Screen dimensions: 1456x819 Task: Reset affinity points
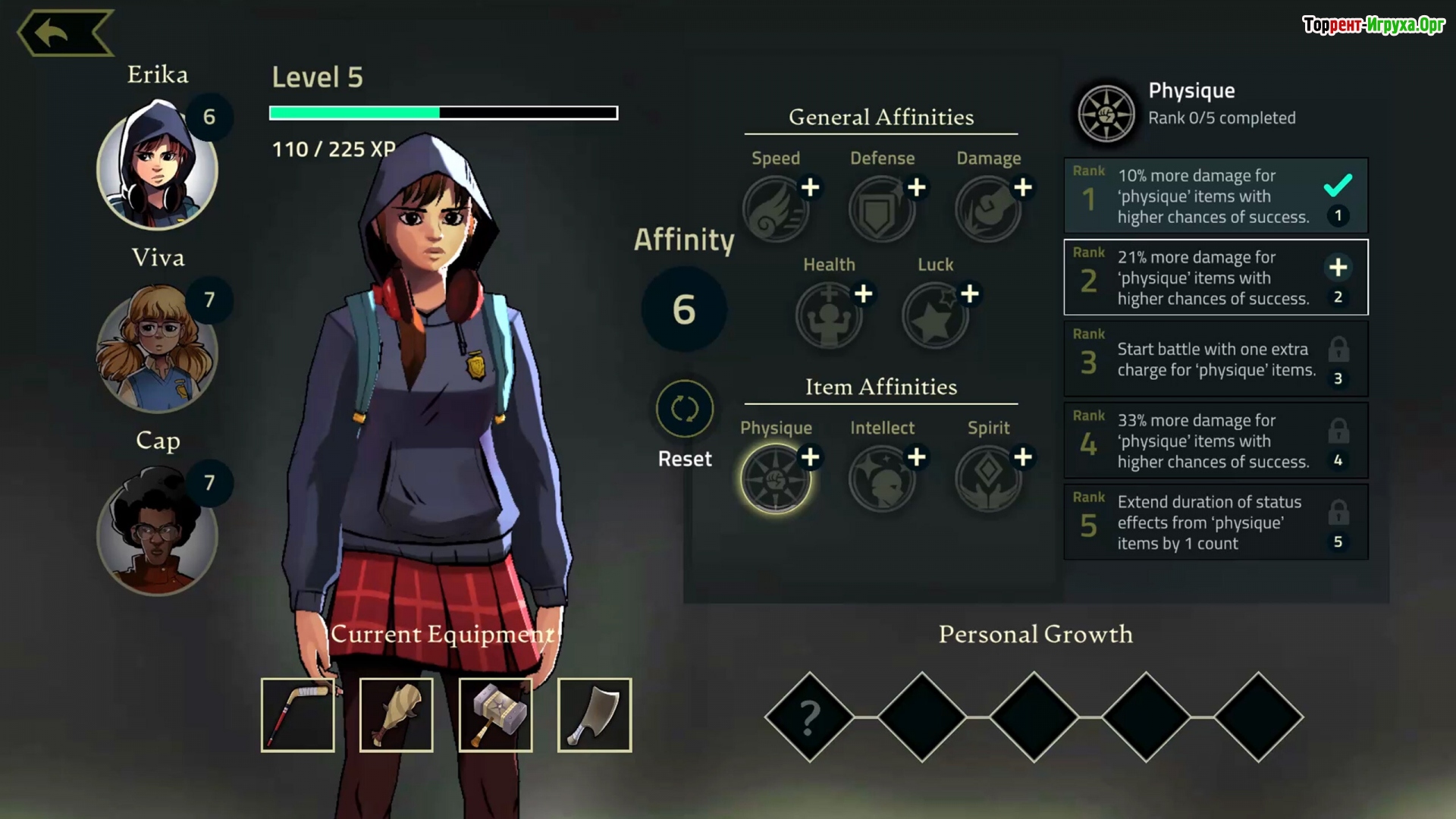[684, 410]
